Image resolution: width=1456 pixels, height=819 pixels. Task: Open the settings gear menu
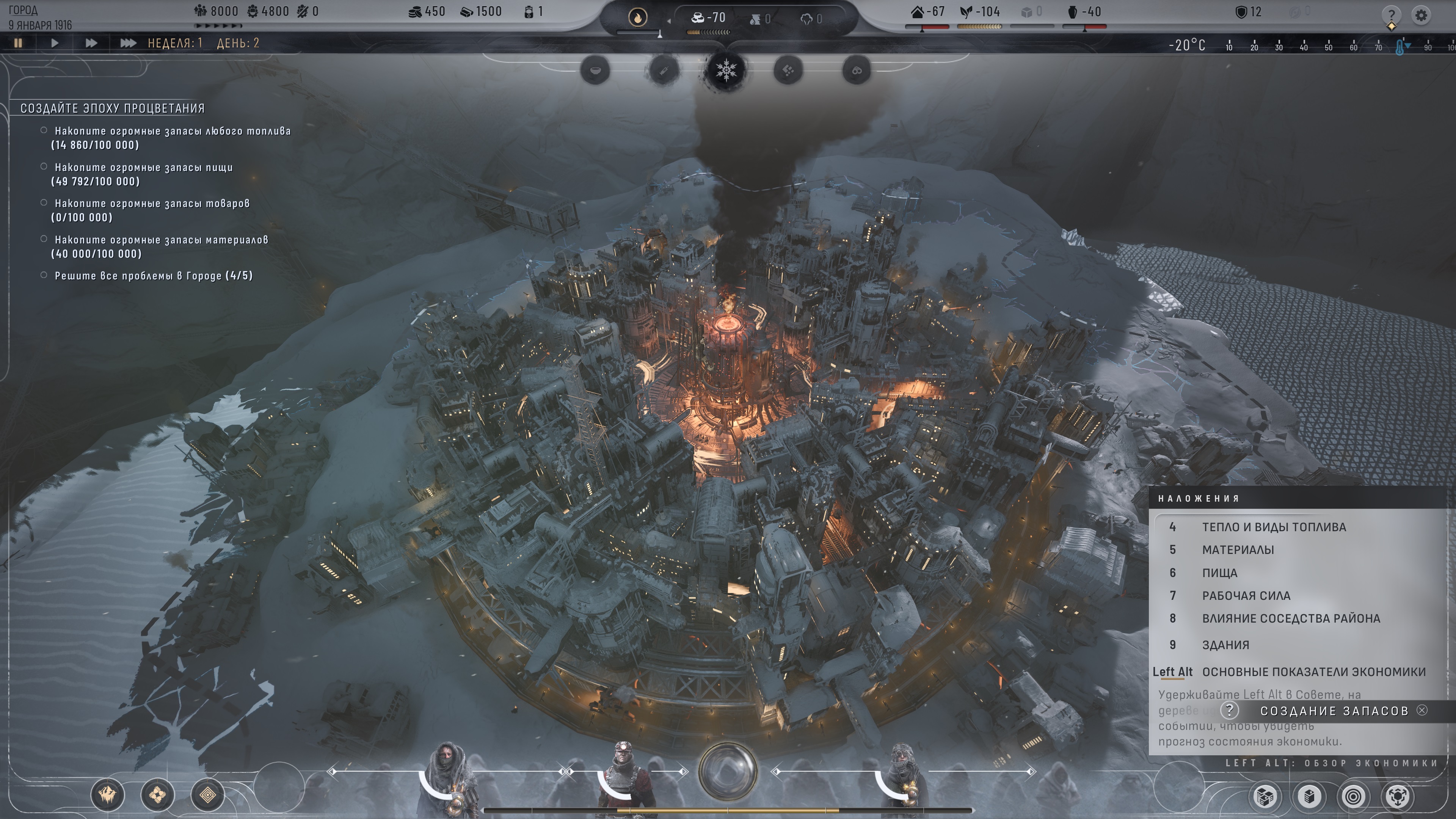(1421, 15)
